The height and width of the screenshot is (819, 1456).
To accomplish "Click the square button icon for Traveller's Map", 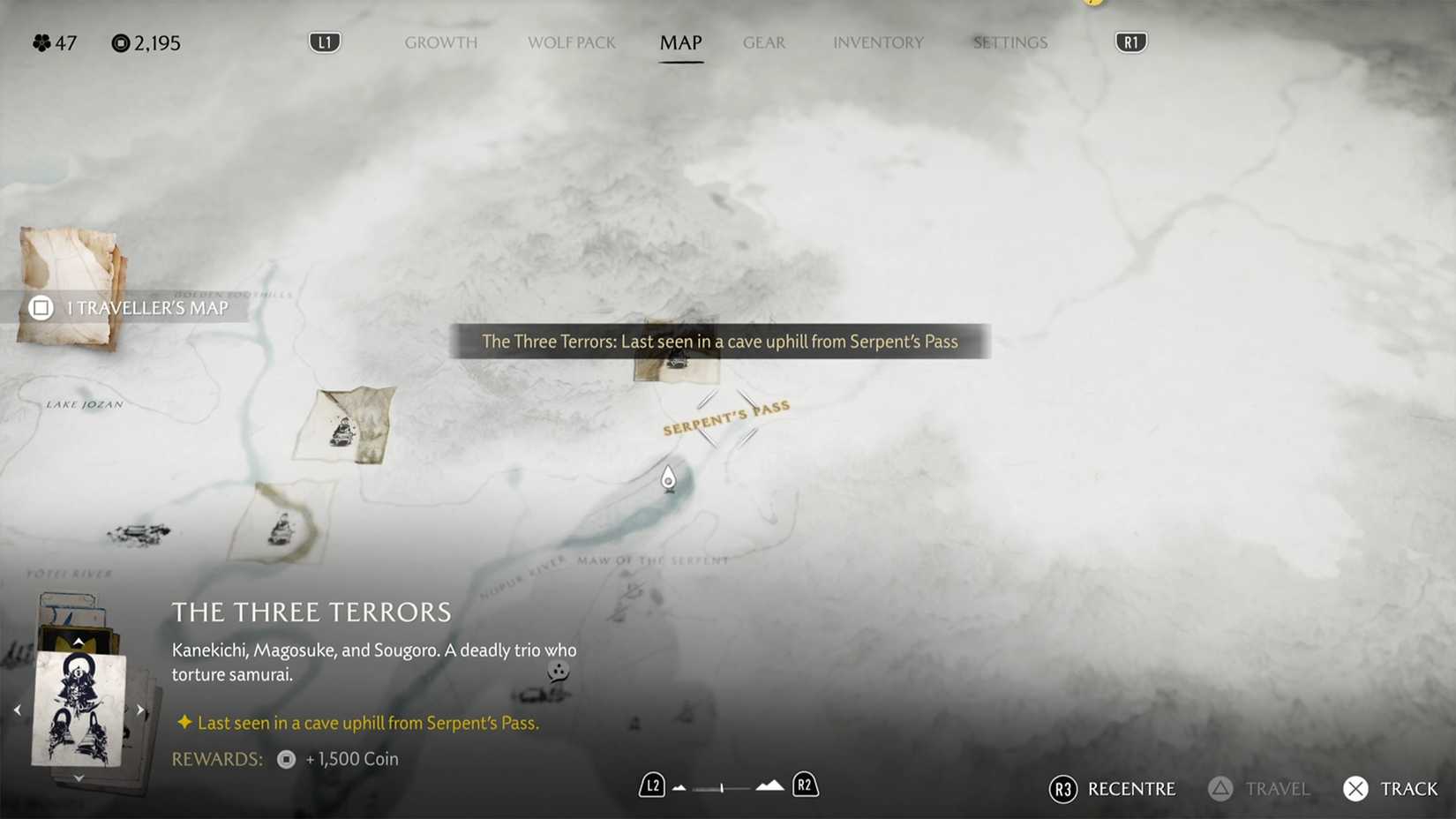I will 41,308.
